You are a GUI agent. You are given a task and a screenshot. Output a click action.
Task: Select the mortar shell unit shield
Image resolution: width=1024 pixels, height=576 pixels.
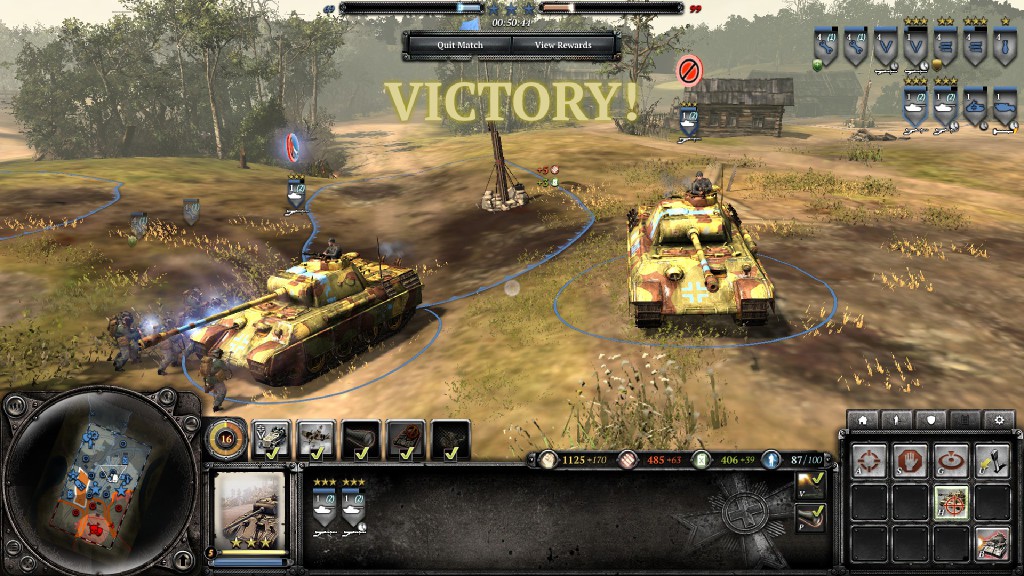click(x=1004, y=46)
